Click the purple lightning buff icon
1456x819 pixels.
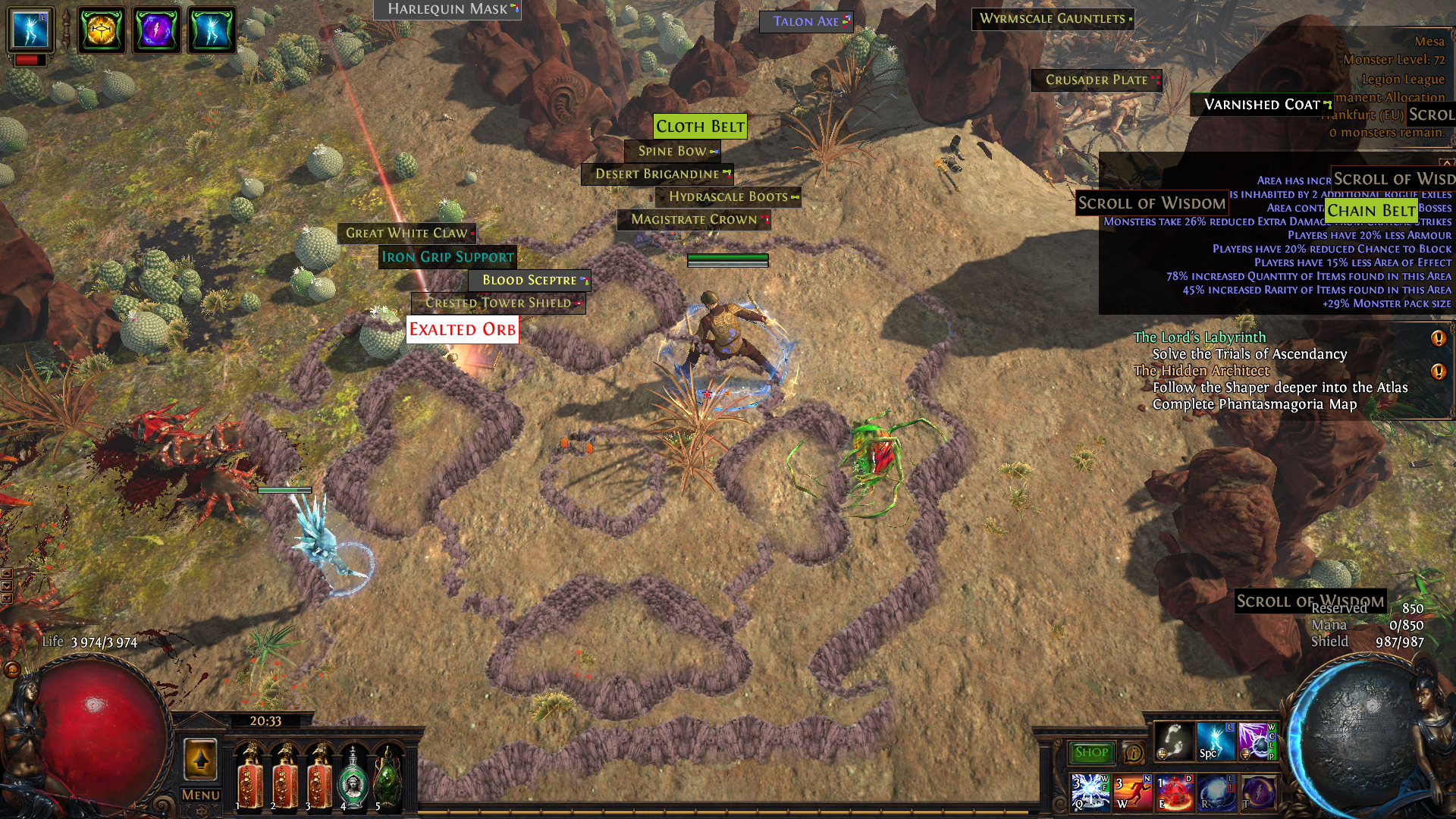click(x=156, y=31)
